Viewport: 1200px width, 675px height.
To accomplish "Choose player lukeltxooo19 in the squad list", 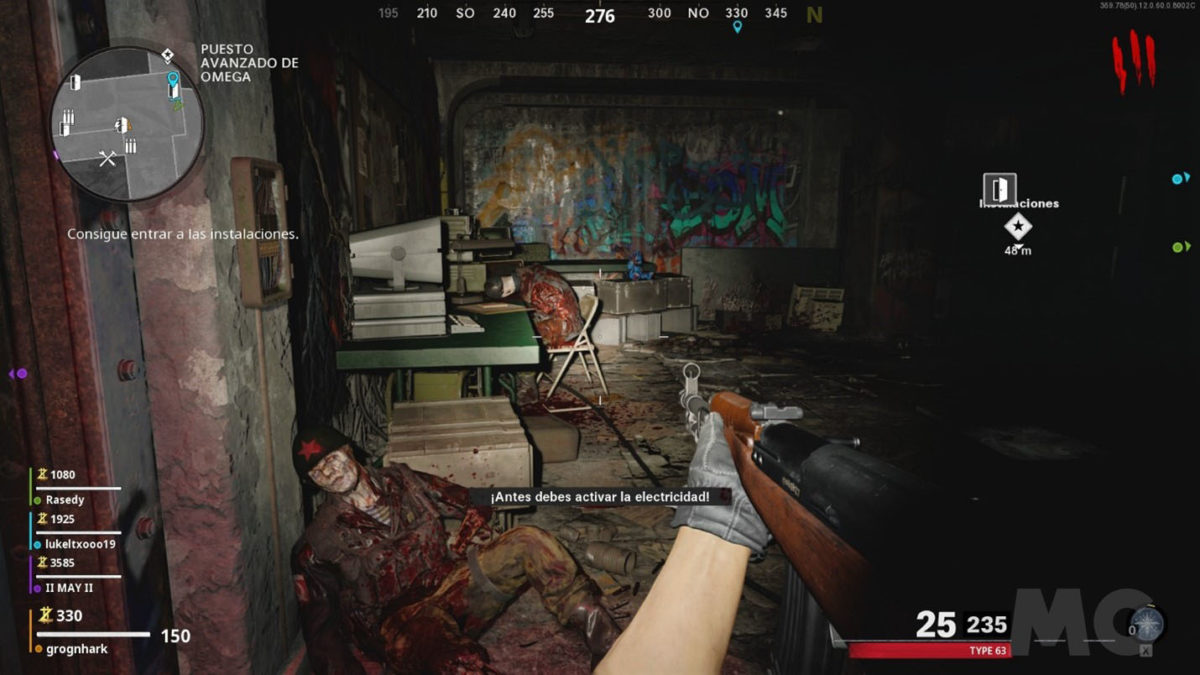I will click(80, 544).
